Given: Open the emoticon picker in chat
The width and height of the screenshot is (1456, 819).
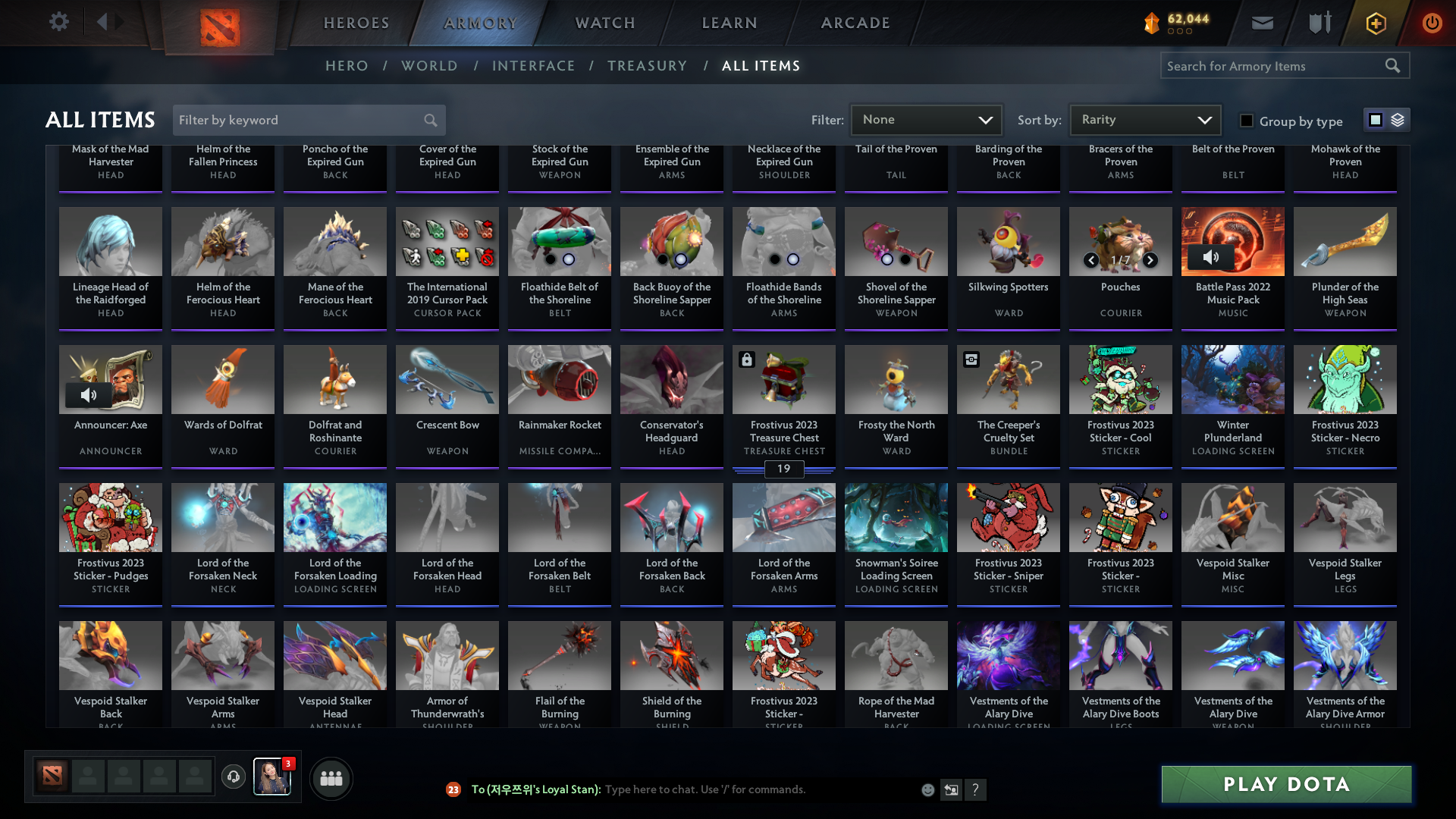Looking at the screenshot, I should pos(927,789).
